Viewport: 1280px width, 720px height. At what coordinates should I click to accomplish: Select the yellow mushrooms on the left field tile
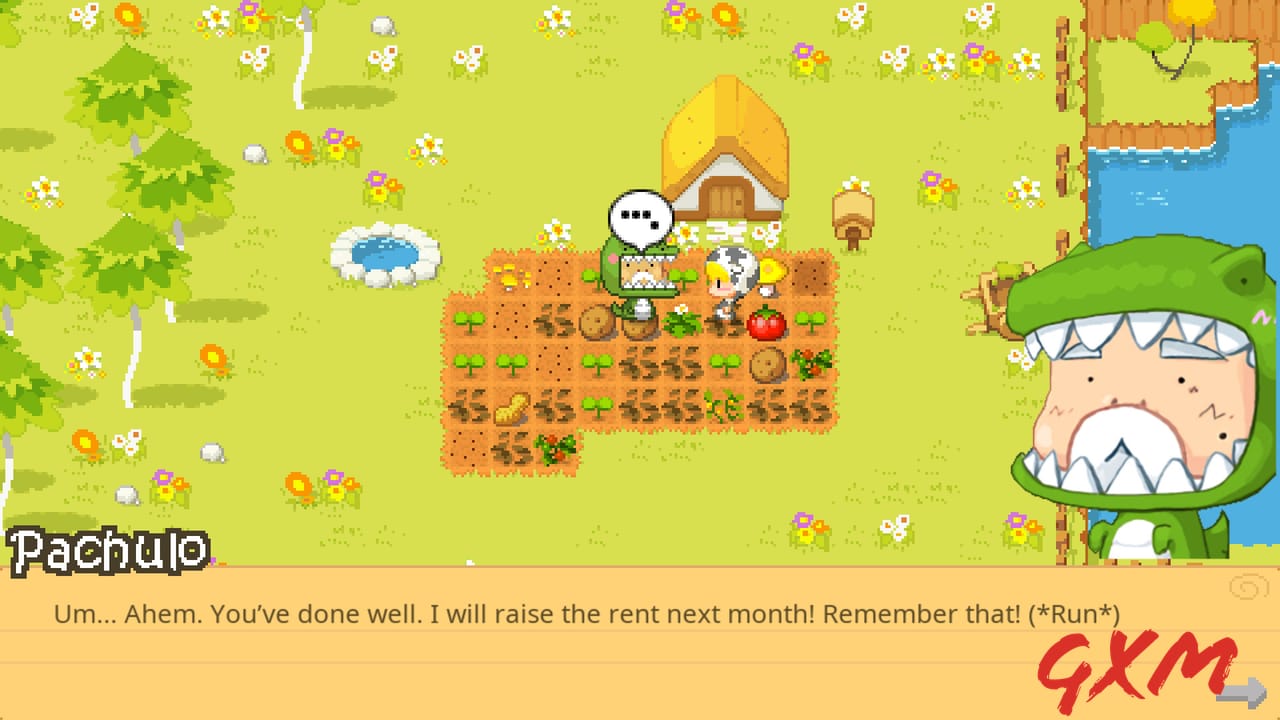coord(510,275)
